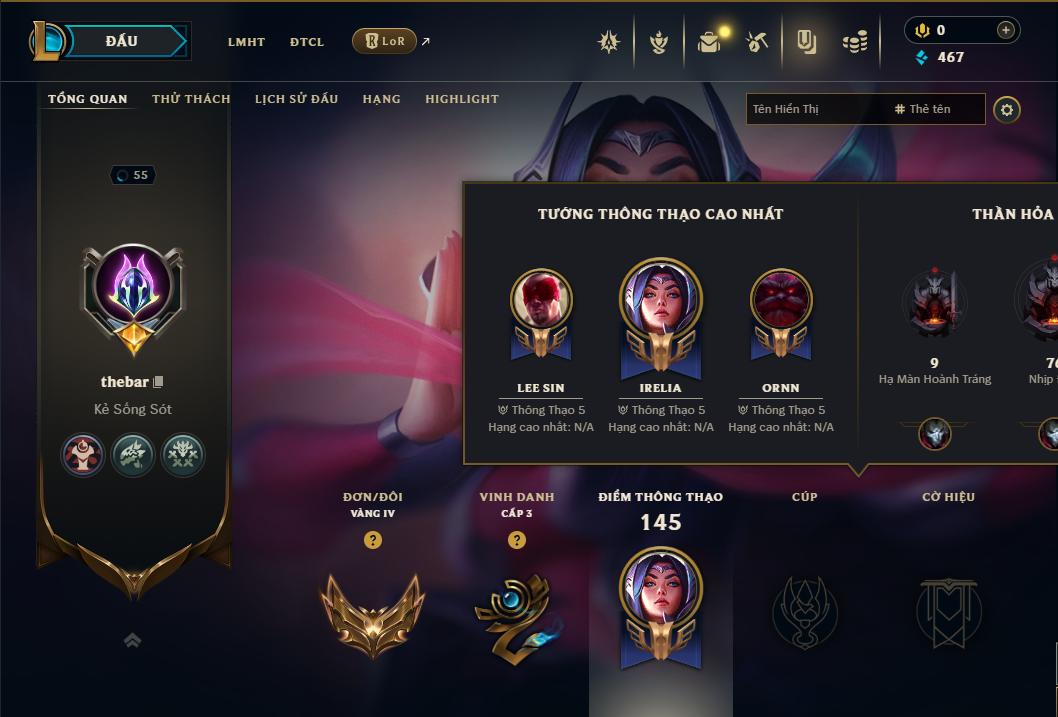This screenshot has height=717, width=1058.
Task: Open the Hạng tab
Action: coord(381,99)
